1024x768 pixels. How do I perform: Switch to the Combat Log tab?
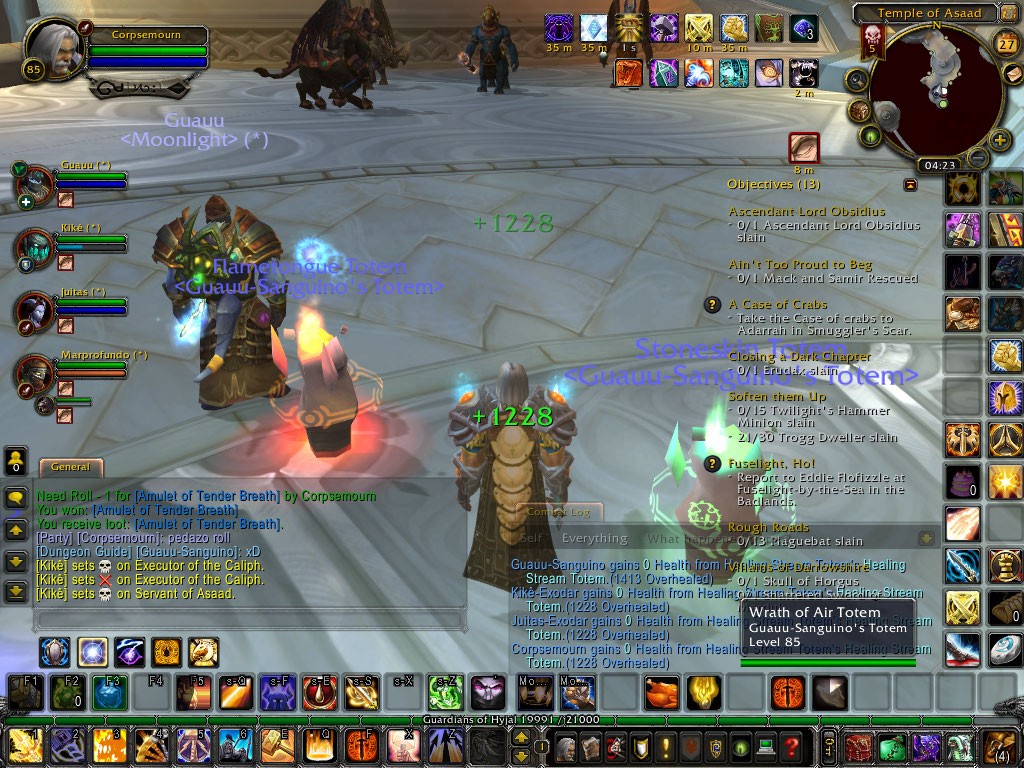point(559,512)
